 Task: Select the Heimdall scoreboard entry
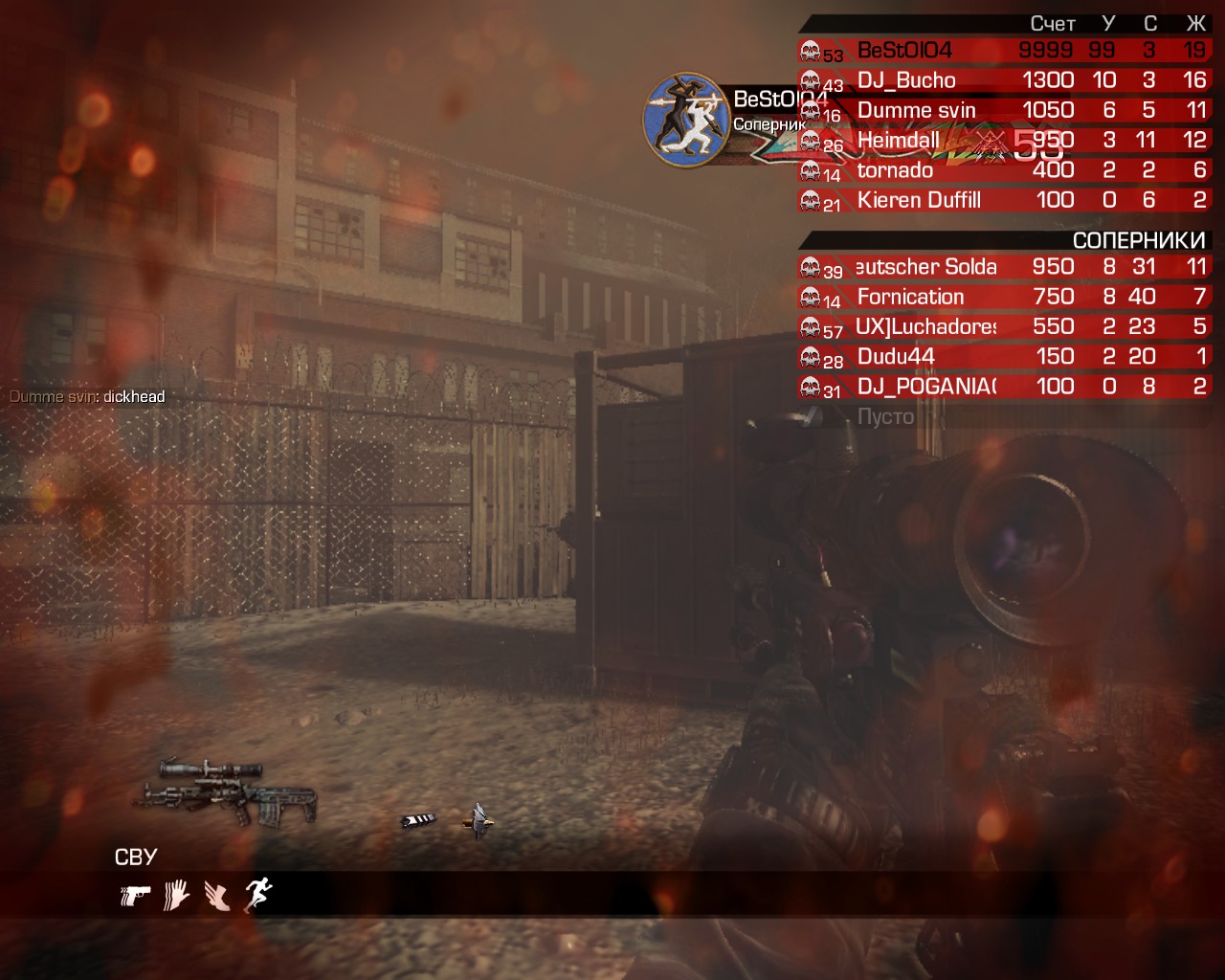tap(1003, 141)
